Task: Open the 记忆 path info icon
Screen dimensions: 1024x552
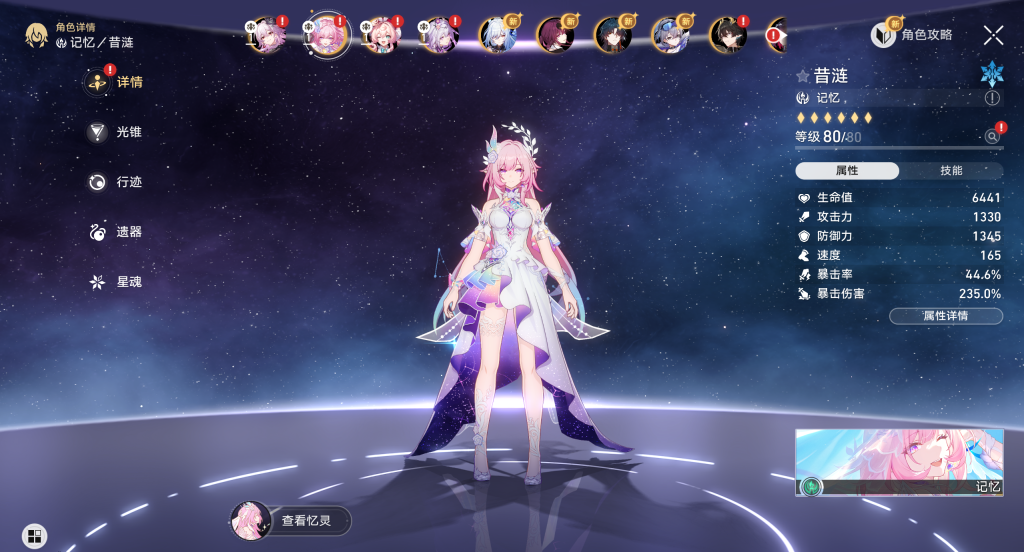Action: point(992,98)
